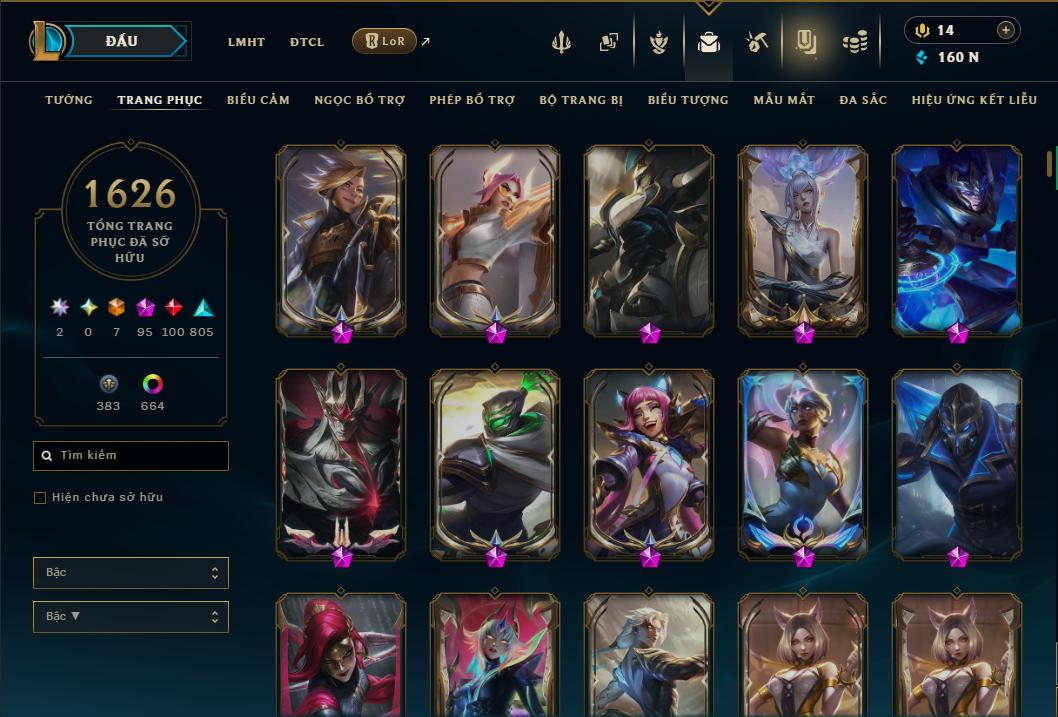Launch the LoR shortcut button
The width and height of the screenshot is (1058, 717).
(x=384, y=41)
